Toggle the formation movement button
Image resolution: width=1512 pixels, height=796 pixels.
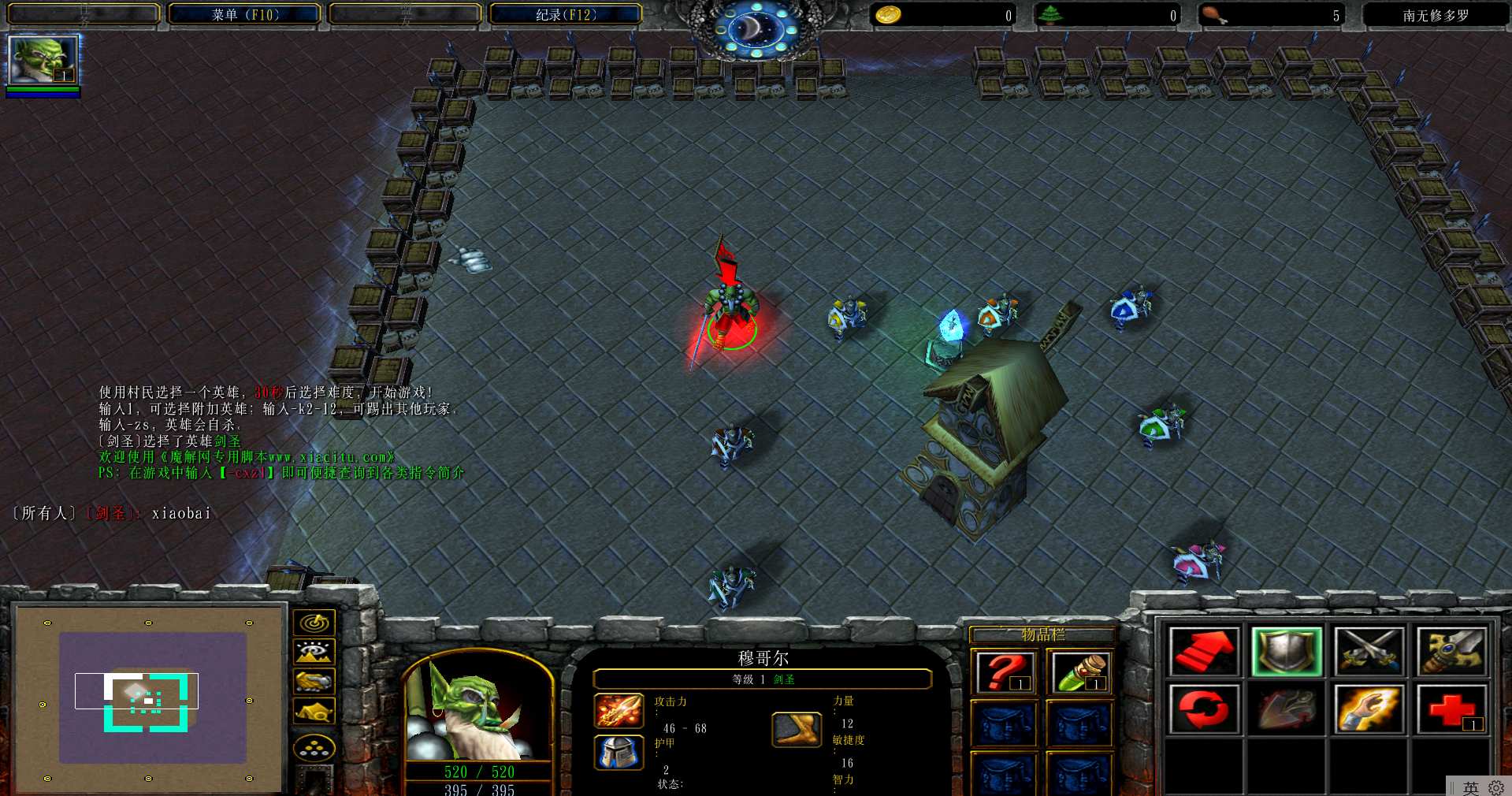(314, 748)
